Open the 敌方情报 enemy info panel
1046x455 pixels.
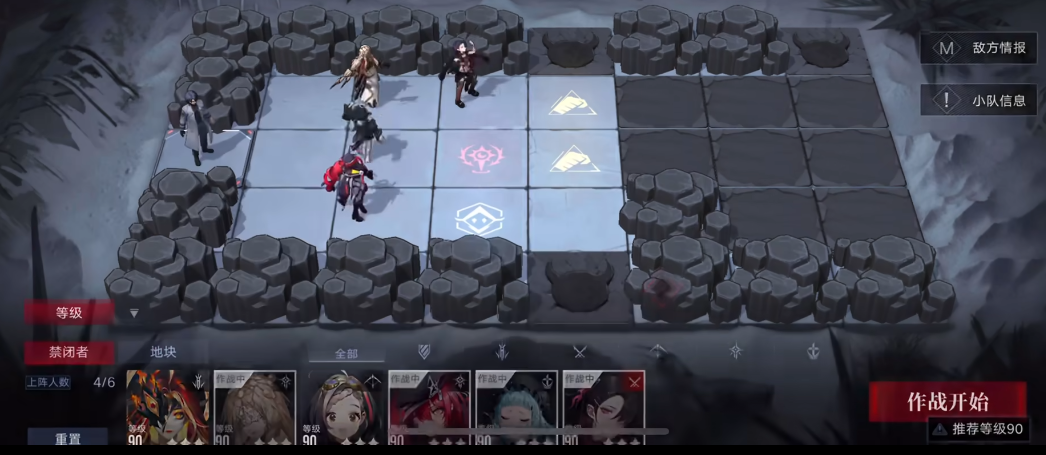click(979, 48)
